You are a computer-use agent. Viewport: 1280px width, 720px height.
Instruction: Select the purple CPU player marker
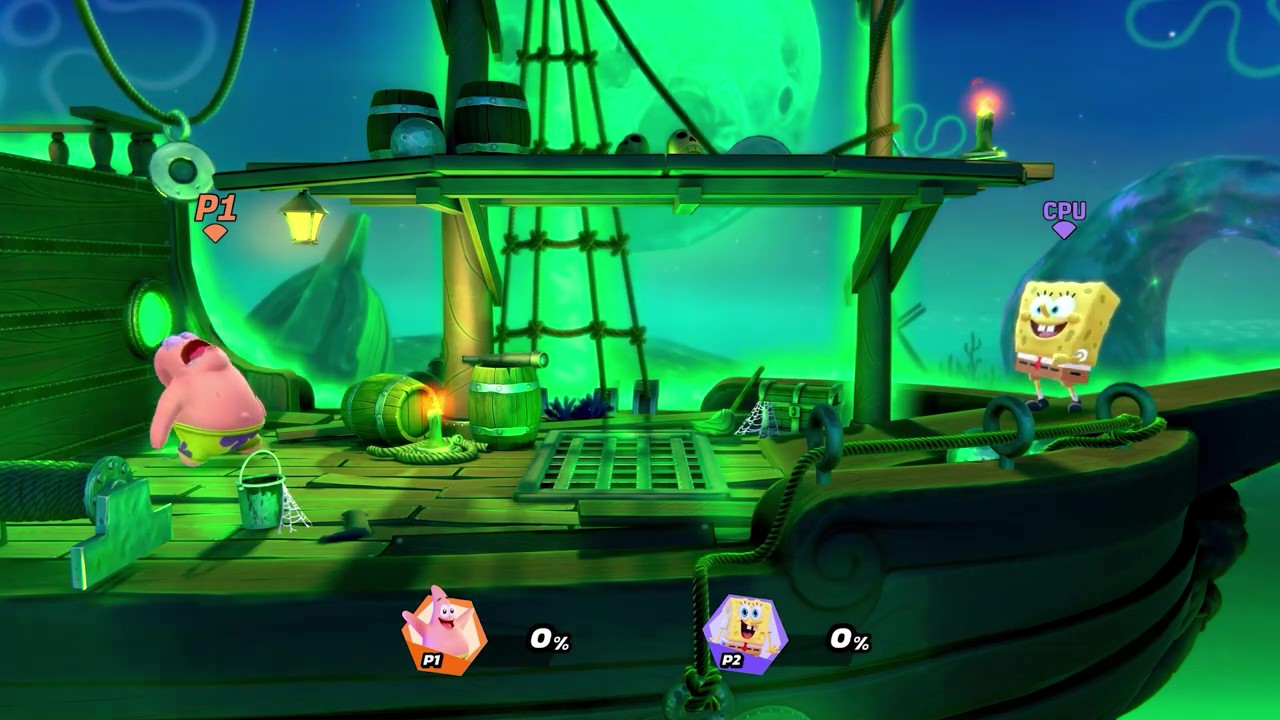1064,217
